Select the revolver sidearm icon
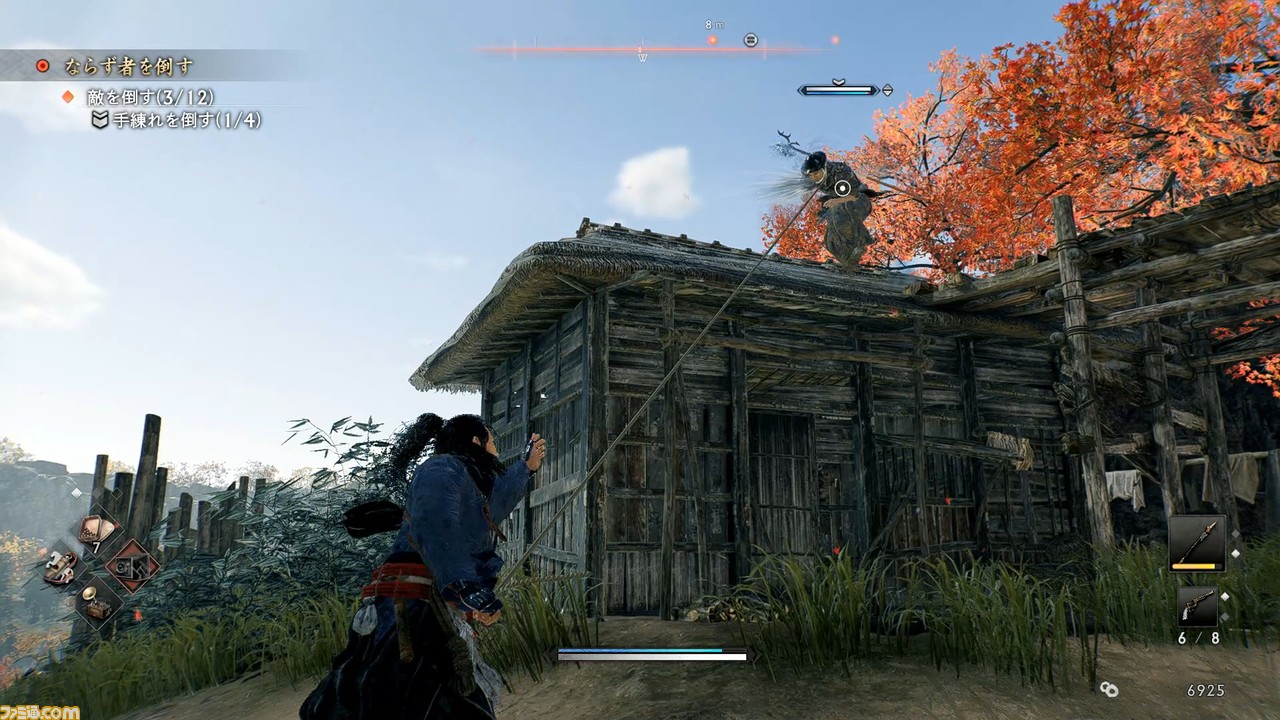The image size is (1280, 720). pyautogui.click(x=1198, y=606)
